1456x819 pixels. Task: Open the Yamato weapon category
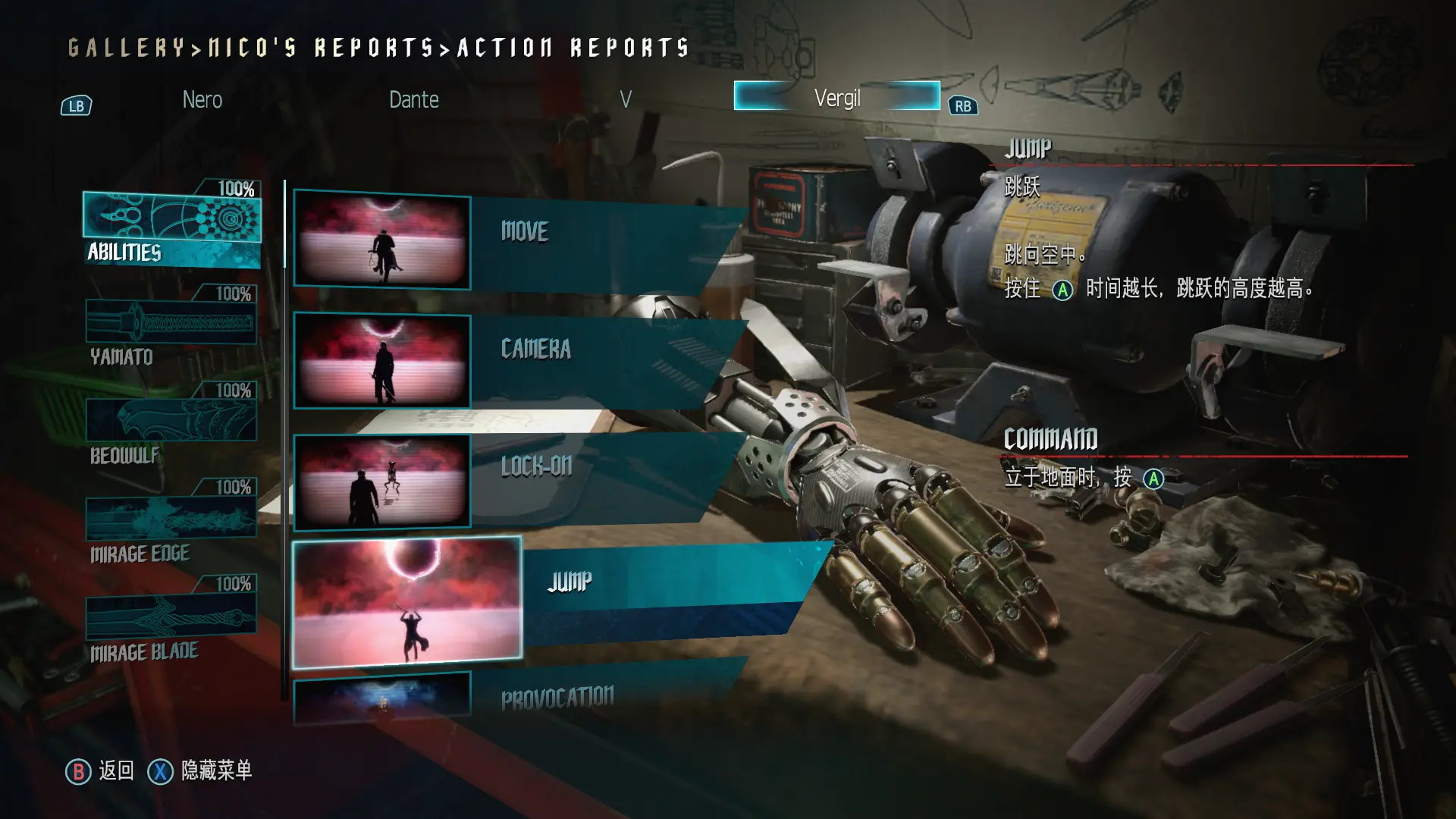click(x=171, y=328)
